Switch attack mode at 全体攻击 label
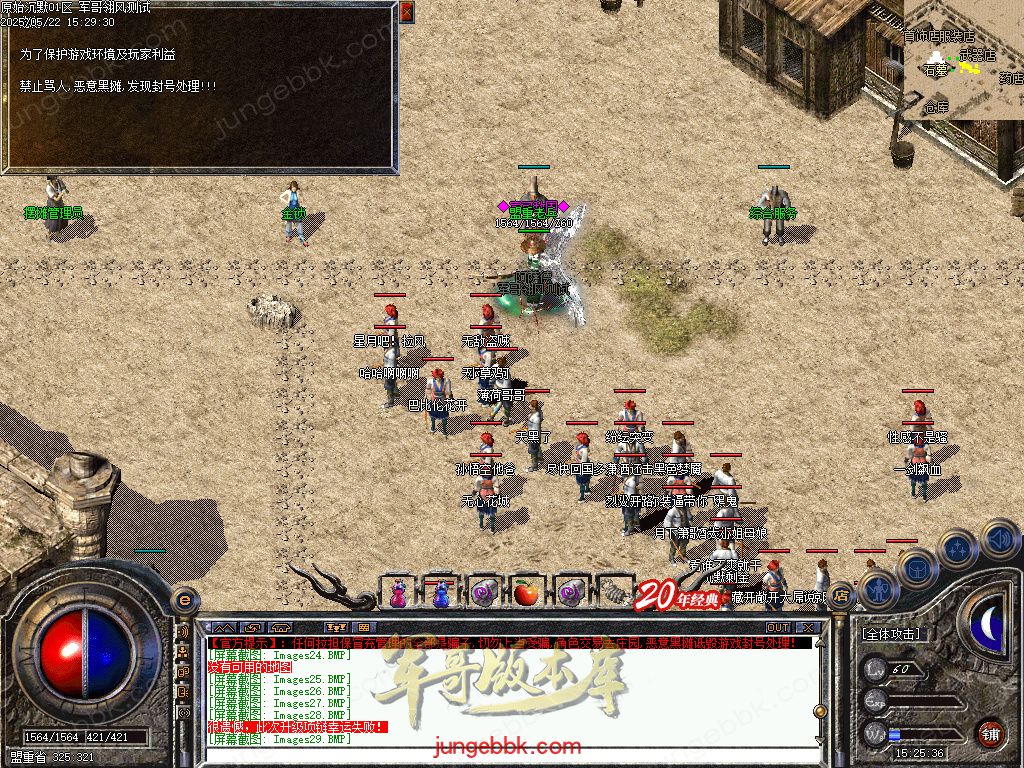The image size is (1024, 768). coord(891,634)
